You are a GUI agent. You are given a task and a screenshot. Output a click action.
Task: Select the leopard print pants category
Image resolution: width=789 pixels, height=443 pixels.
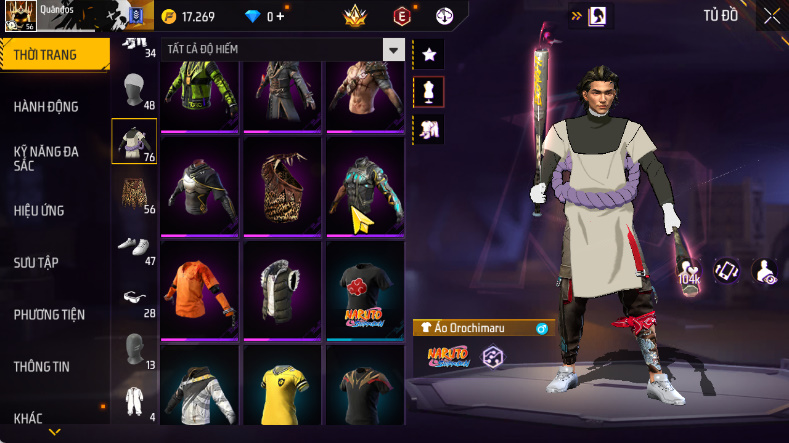point(133,195)
